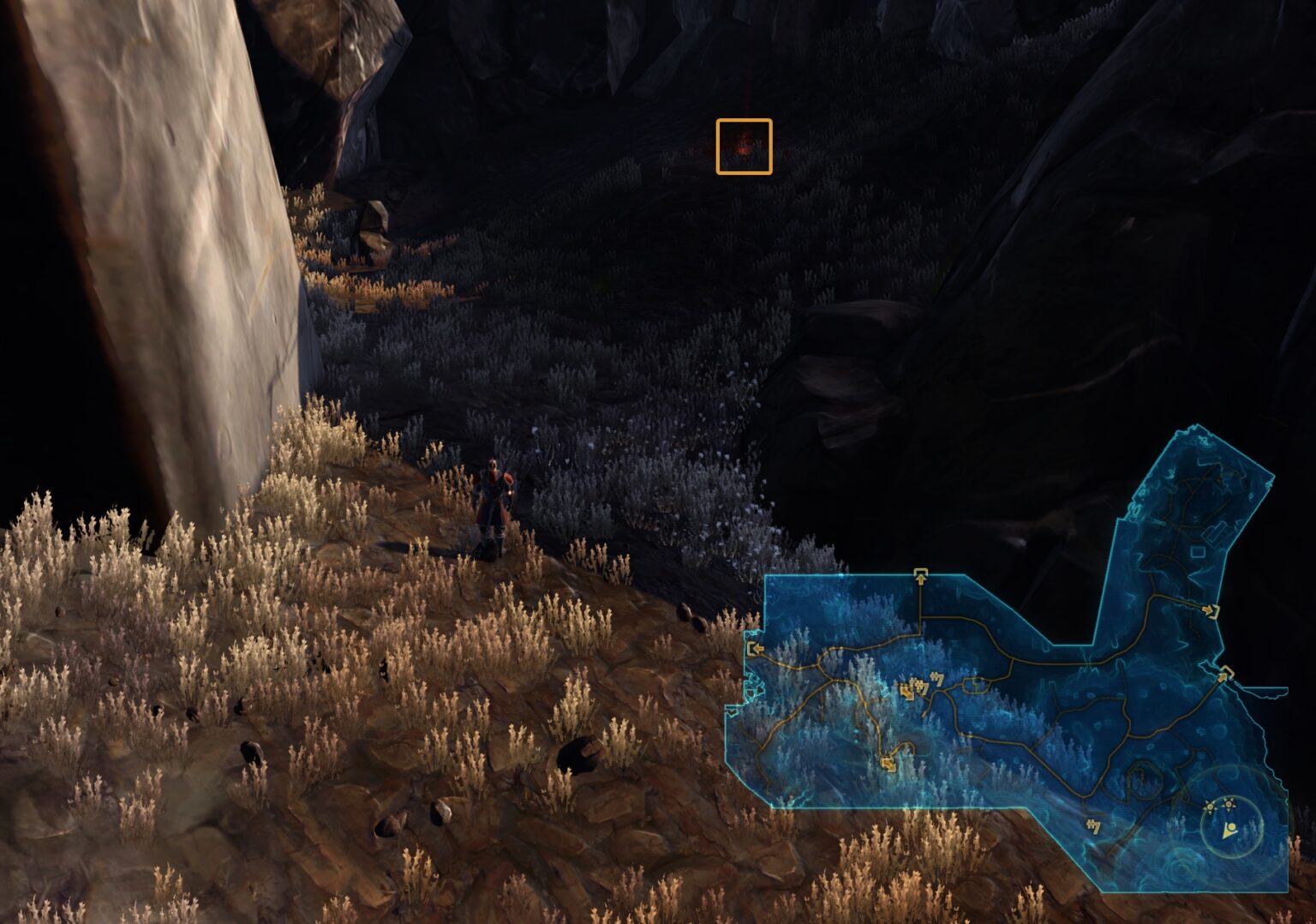This screenshot has width=1316, height=924.
Task: Click the eastern exit arrow on the map's right edge
Action: pos(1223,675)
